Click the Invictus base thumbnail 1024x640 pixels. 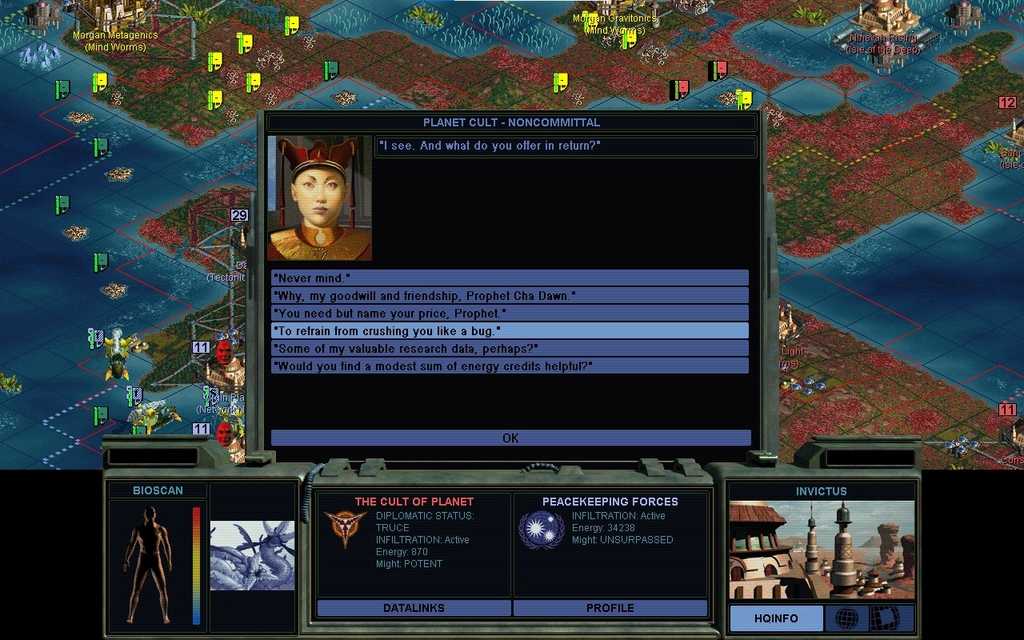[820, 549]
